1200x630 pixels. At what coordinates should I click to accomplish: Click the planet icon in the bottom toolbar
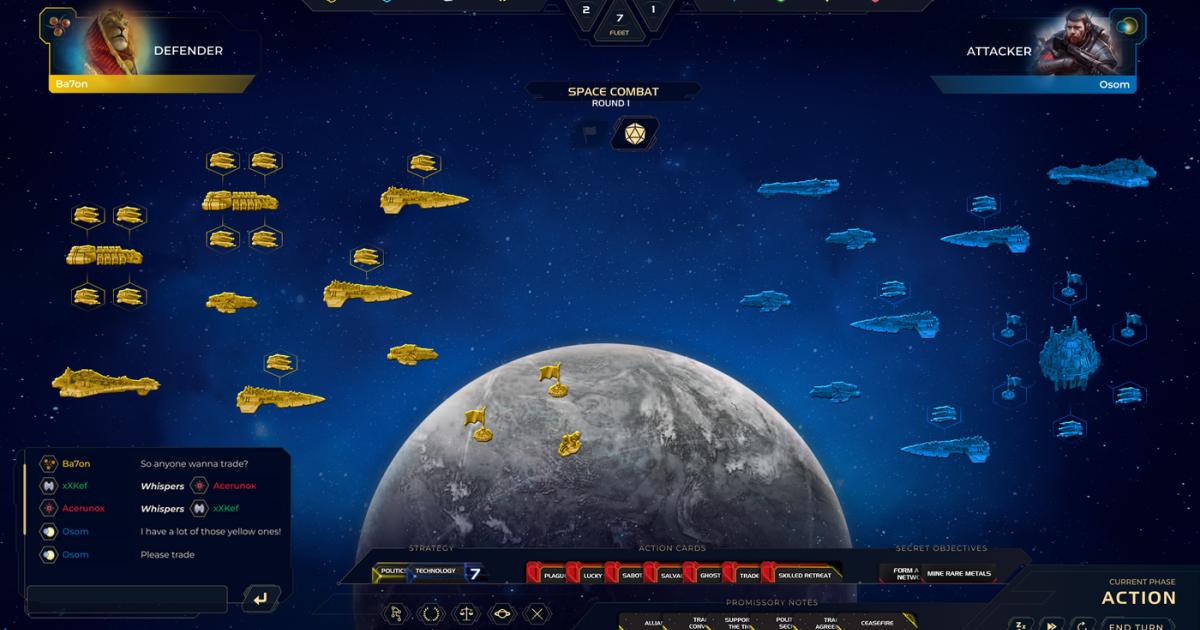click(501, 613)
